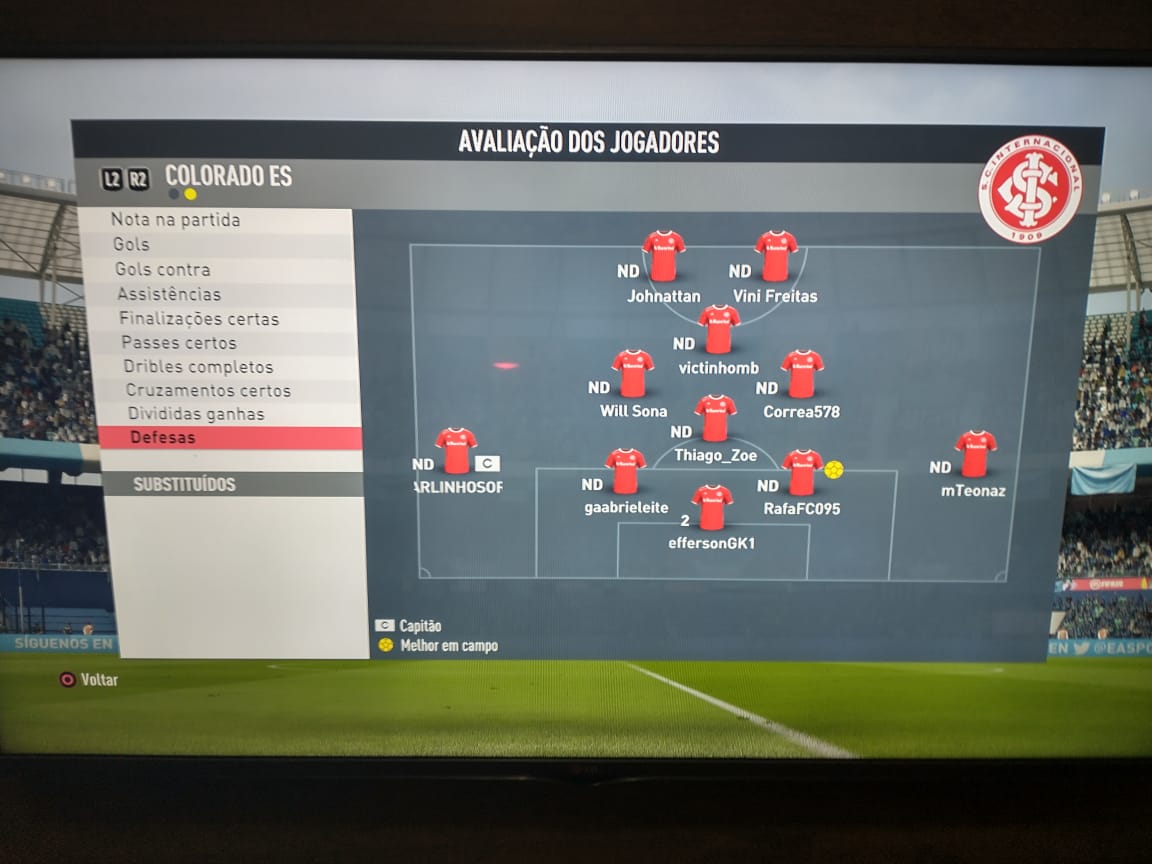Show 'Dribles completos' ratings
1152x864 pixels.
[198, 367]
